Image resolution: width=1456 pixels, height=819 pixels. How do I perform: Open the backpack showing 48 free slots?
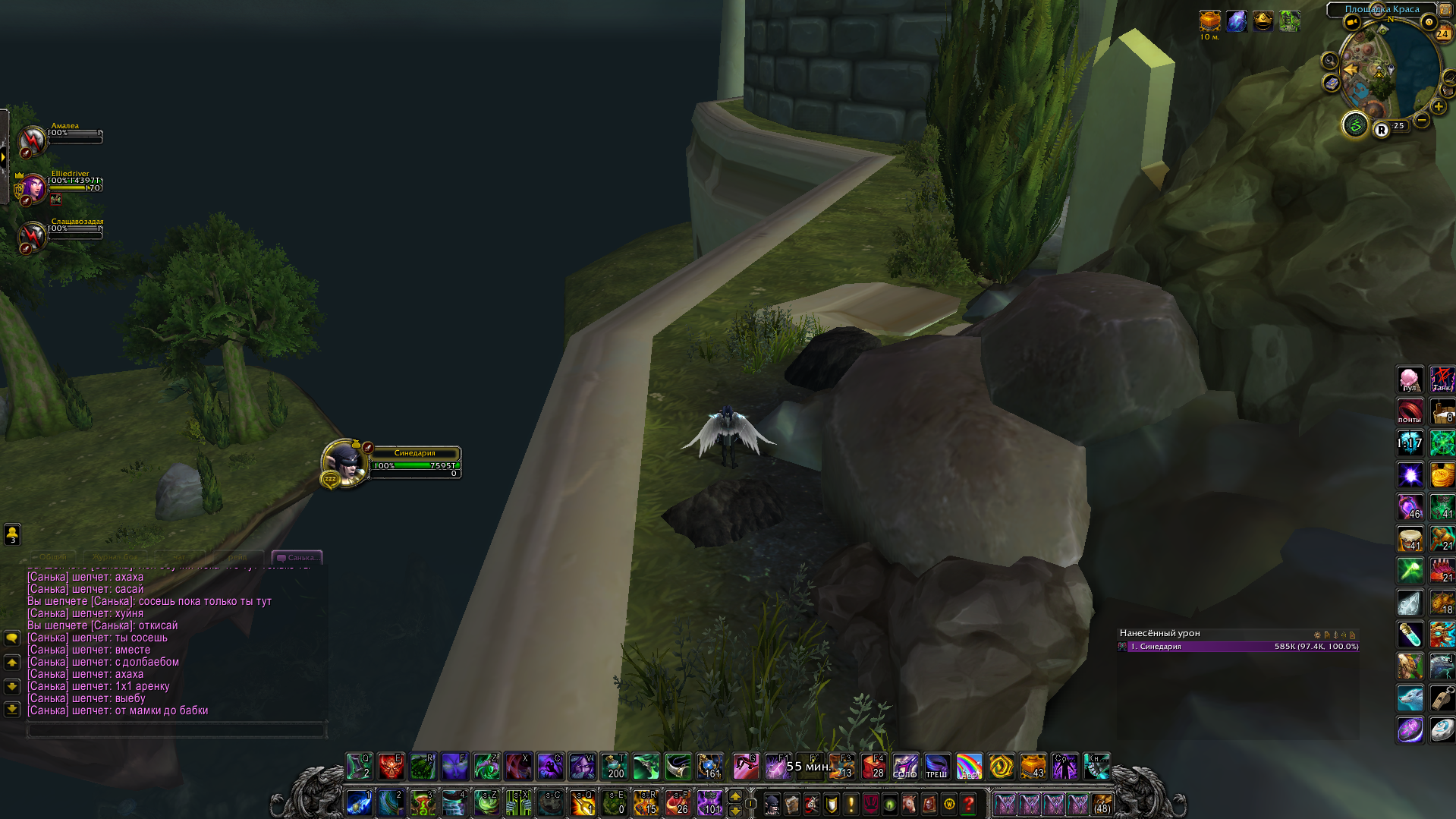point(1102,804)
